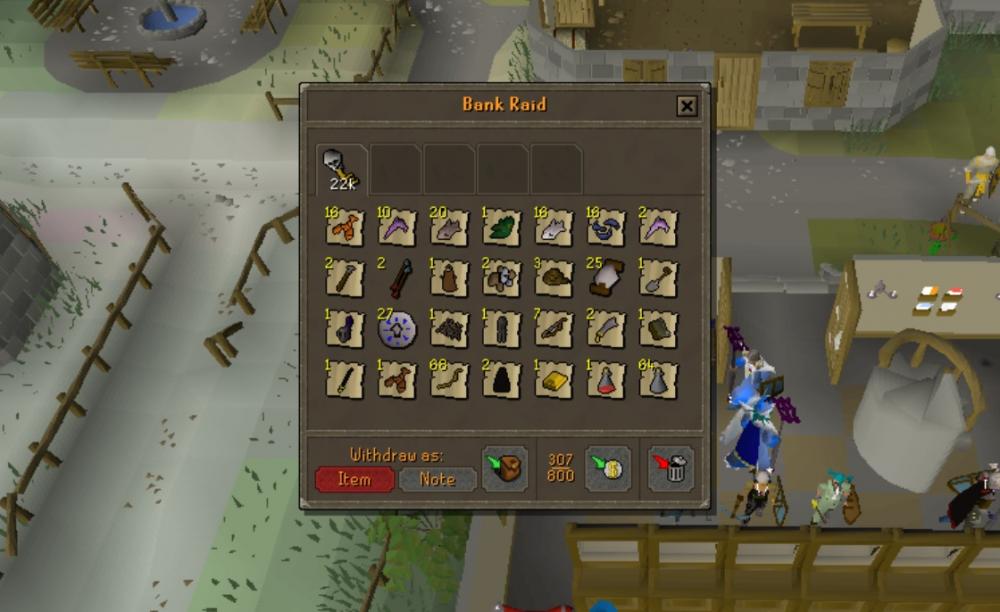The height and width of the screenshot is (612, 1000).
Task: Withdraw the grey potion stack of 64
Action: click(658, 381)
